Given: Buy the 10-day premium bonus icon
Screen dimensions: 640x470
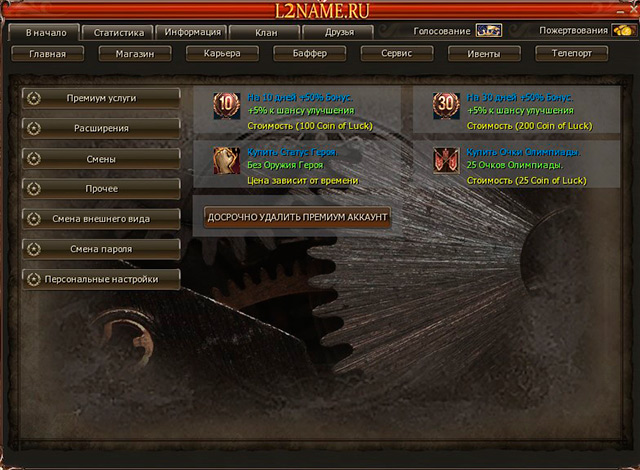Looking at the screenshot, I should click(227, 105).
